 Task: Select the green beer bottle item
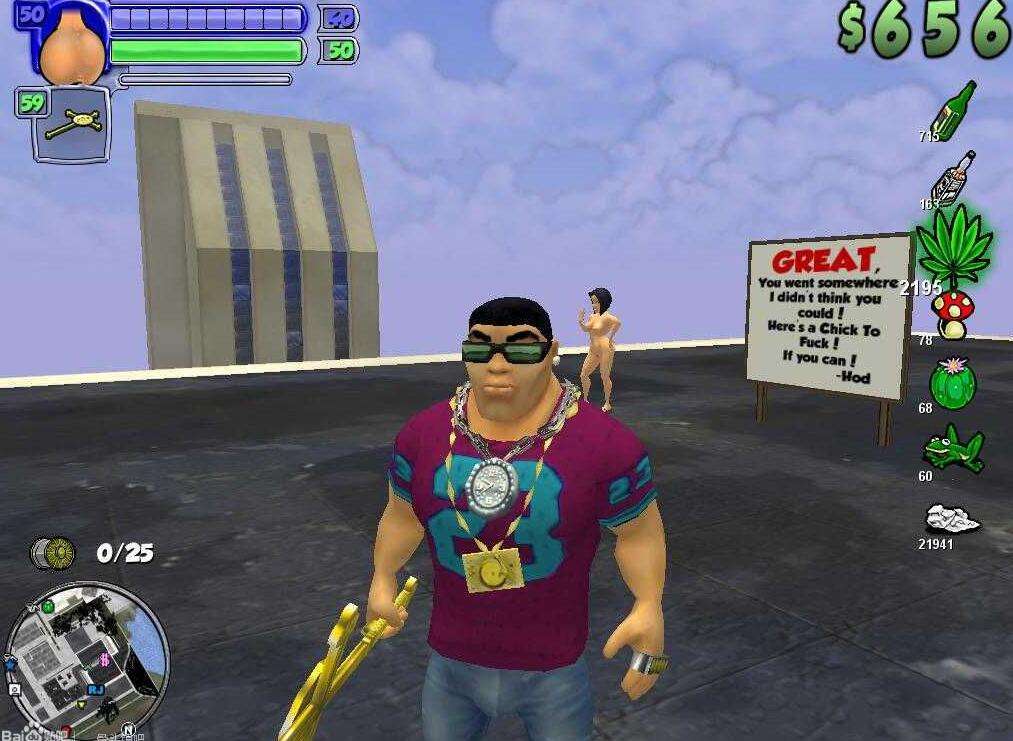tap(954, 108)
